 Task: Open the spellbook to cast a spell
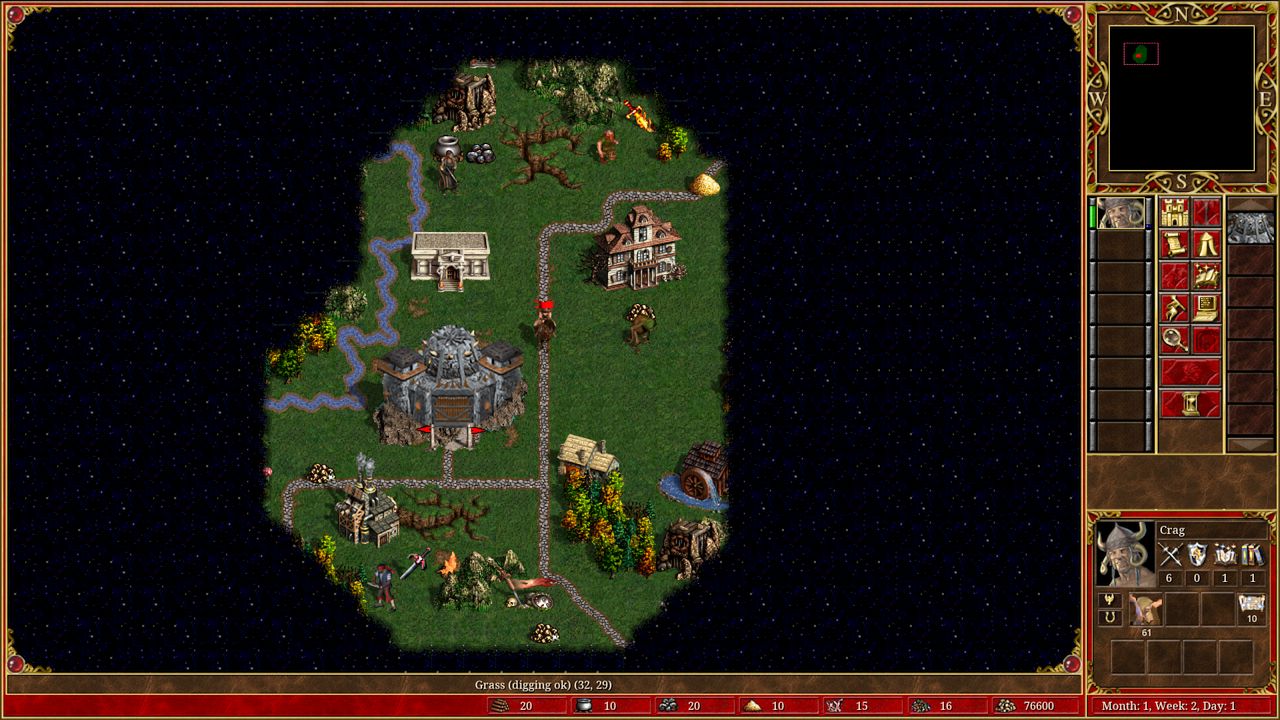point(1207,276)
